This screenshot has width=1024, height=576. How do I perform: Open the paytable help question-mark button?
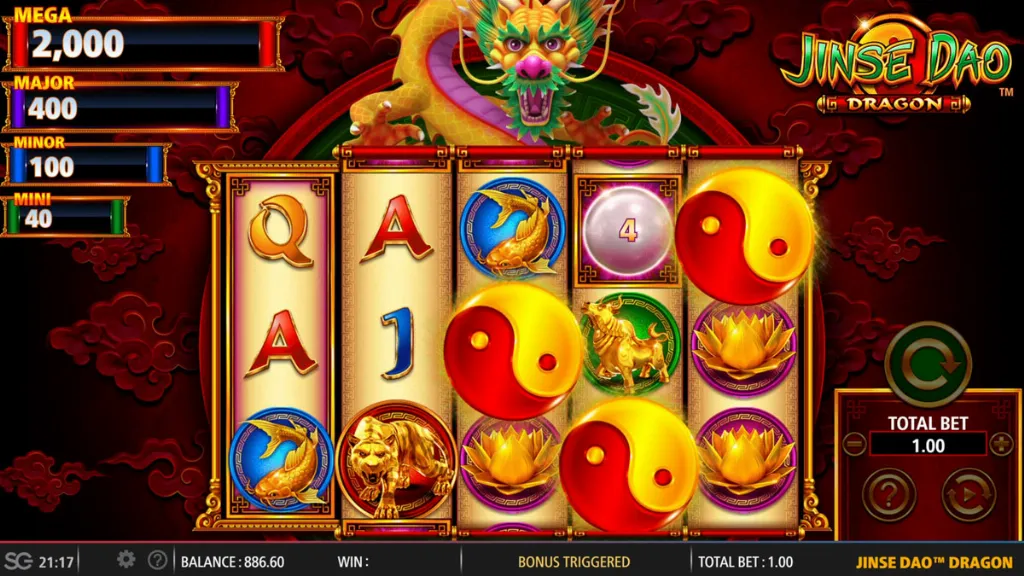click(889, 494)
